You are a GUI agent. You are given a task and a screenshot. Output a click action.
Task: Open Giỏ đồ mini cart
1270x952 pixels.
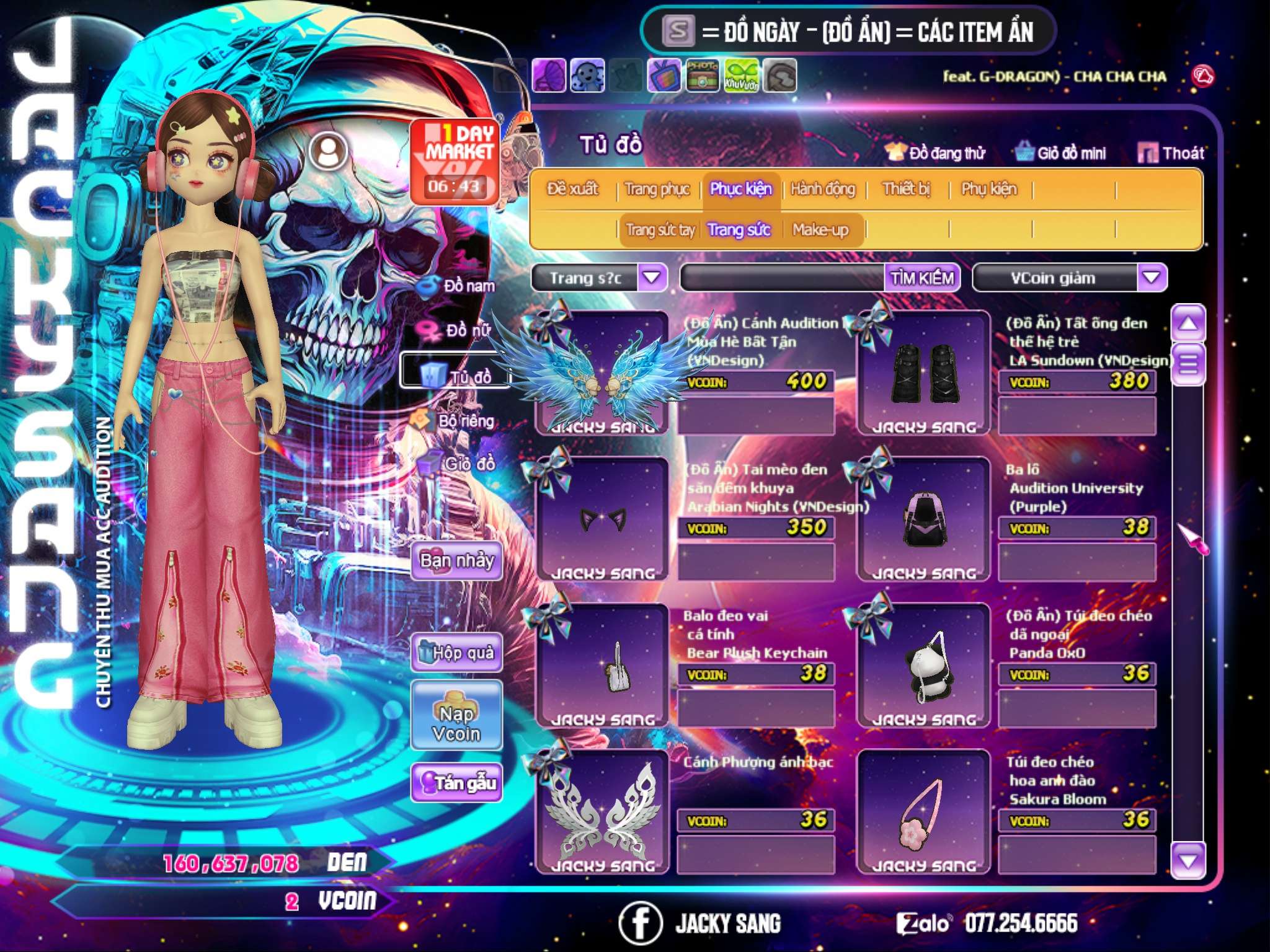pos(1060,153)
